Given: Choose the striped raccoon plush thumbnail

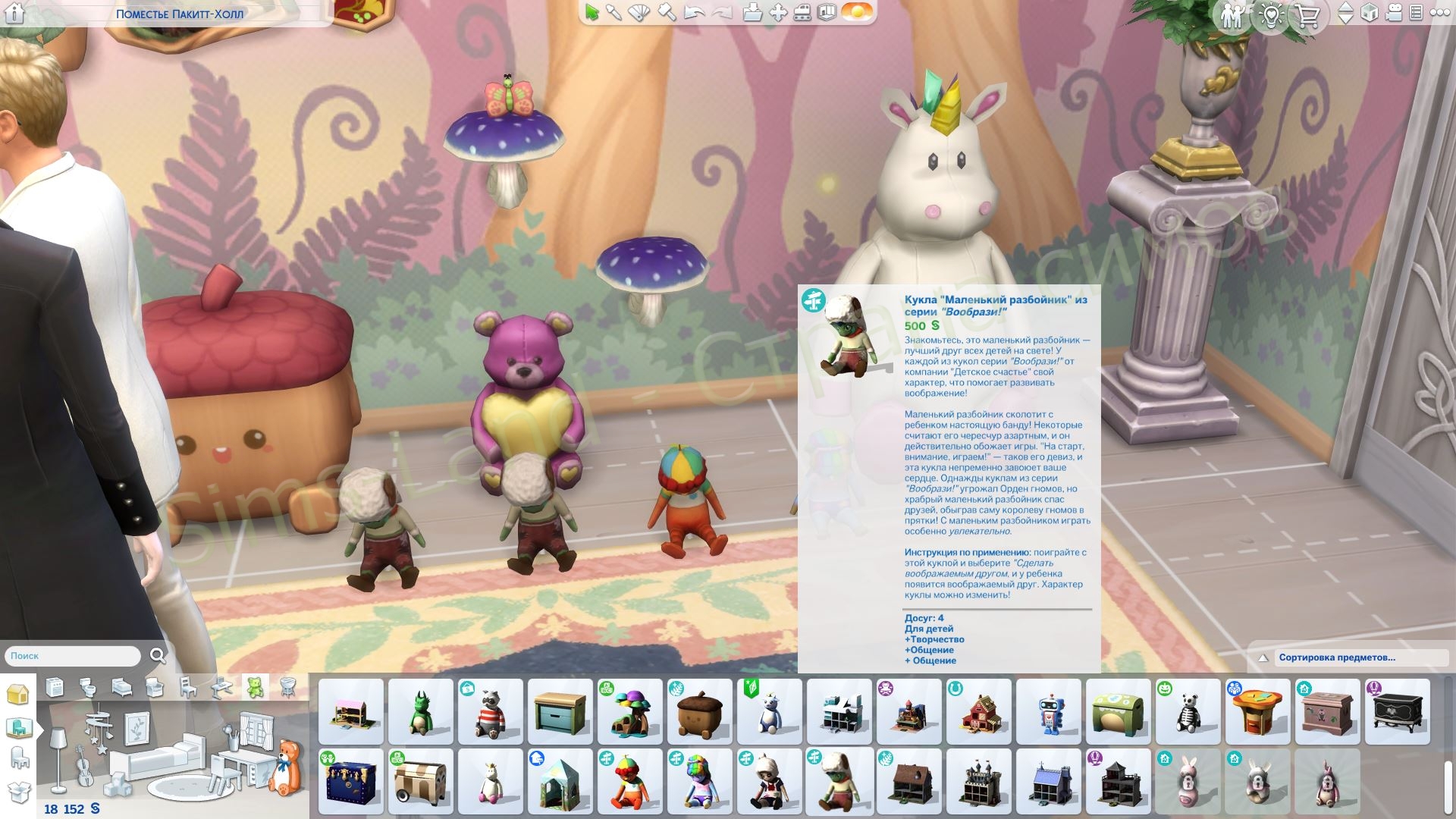Looking at the screenshot, I should 490,713.
